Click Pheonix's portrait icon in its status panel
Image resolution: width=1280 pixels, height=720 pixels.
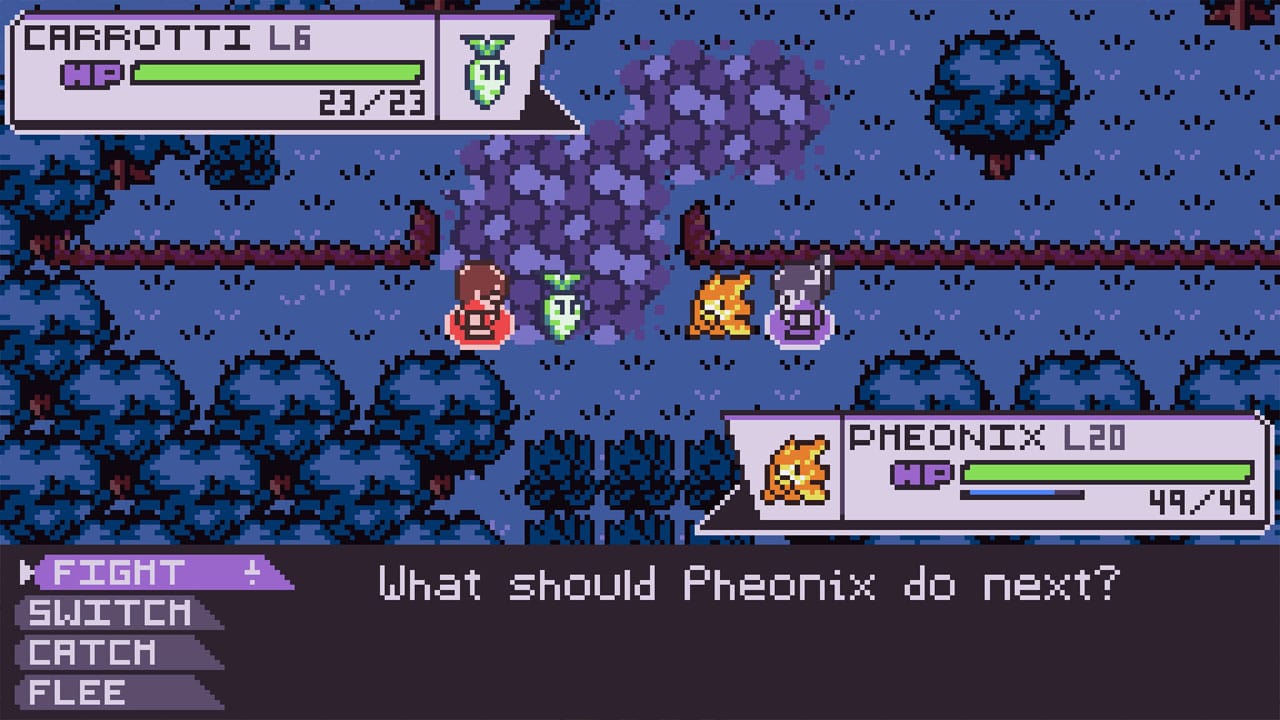(x=794, y=470)
